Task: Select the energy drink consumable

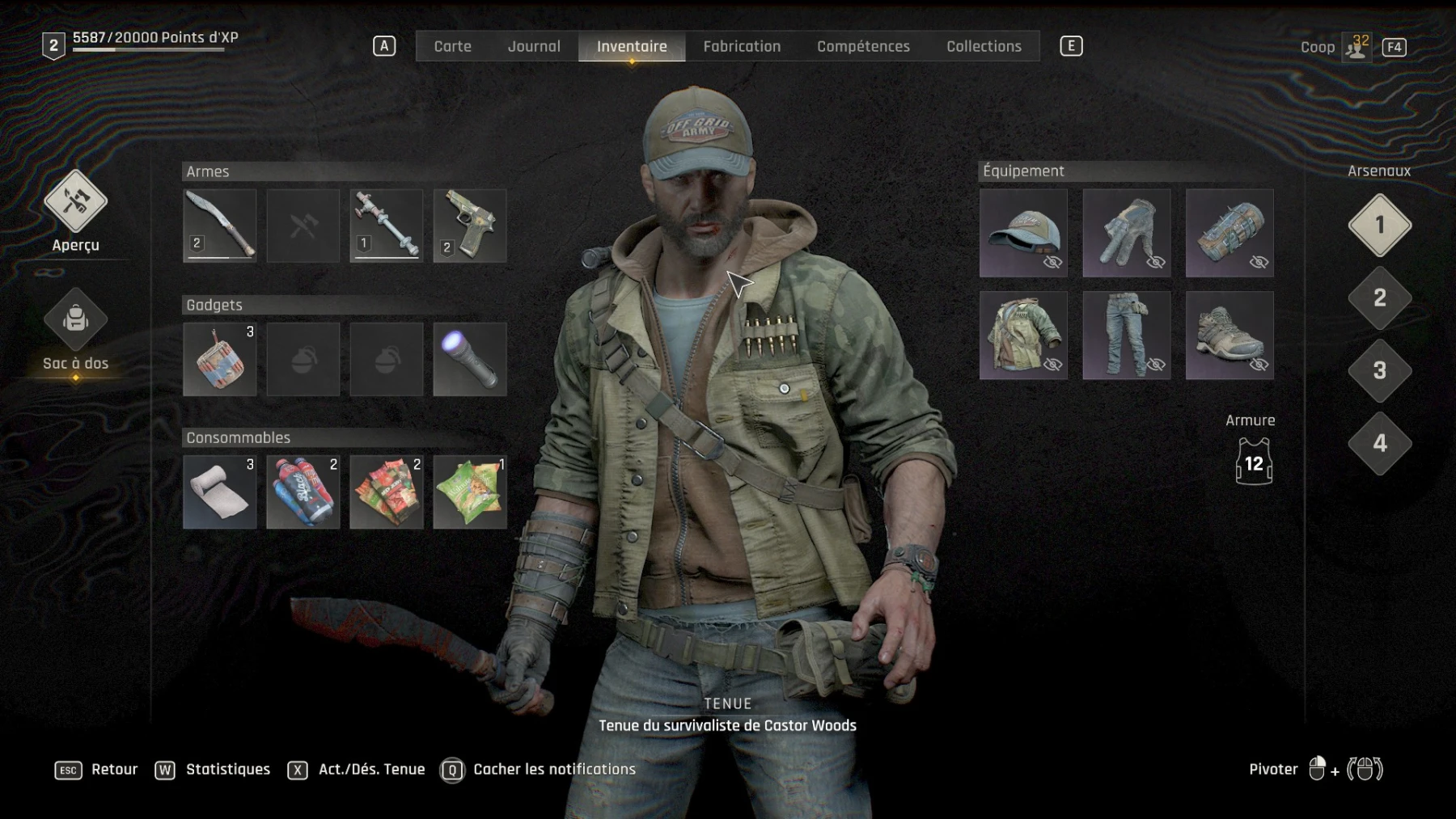Action: (303, 492)
